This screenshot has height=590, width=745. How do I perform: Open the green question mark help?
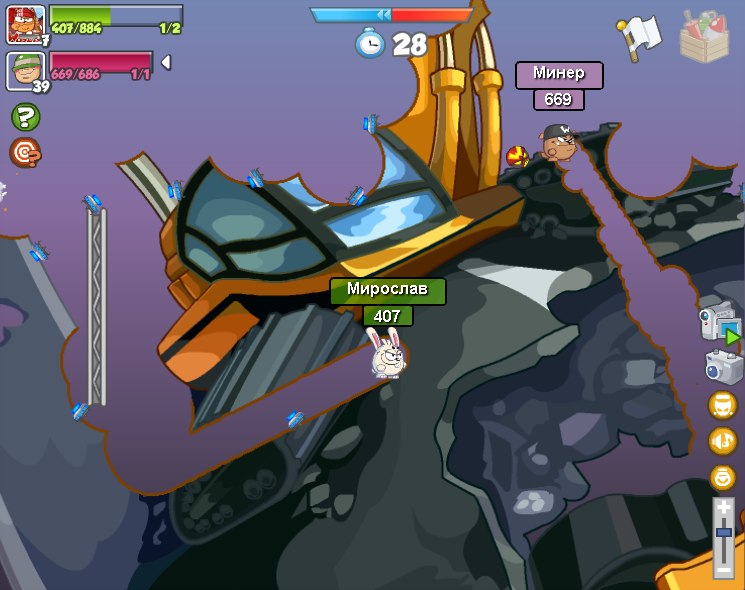(x=25, y=117)
